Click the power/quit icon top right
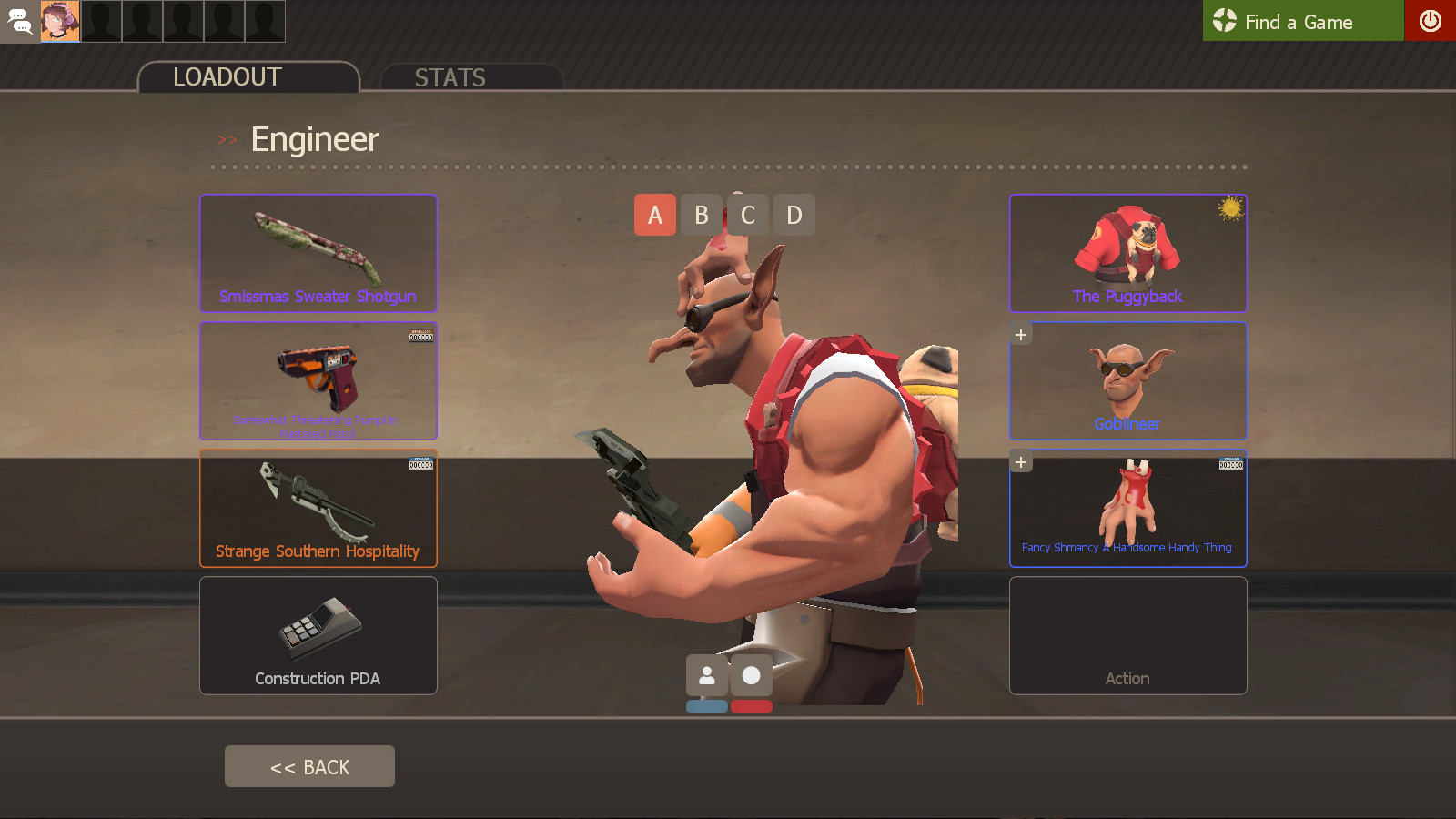 pos(1431,21)
